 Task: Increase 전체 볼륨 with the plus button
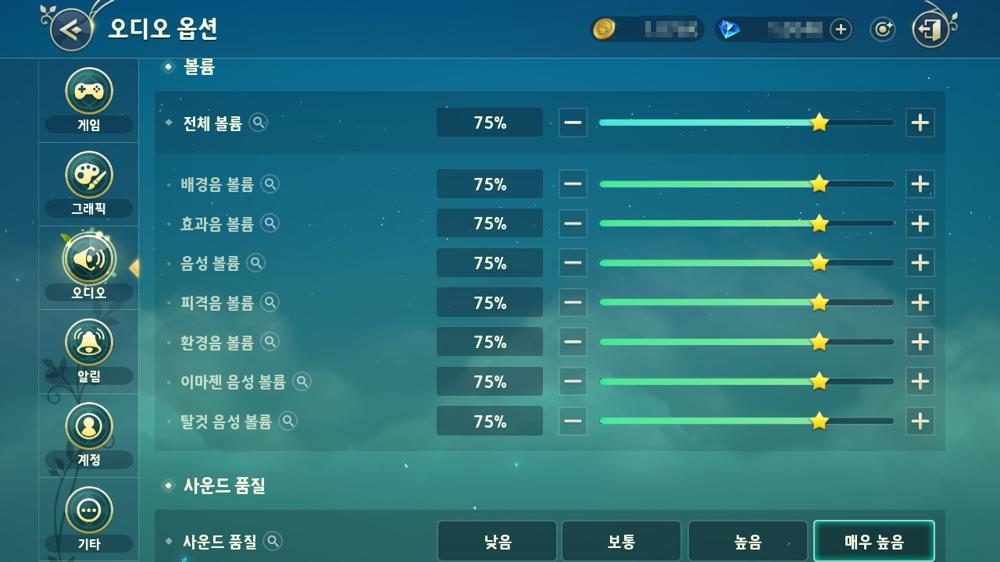920,123
